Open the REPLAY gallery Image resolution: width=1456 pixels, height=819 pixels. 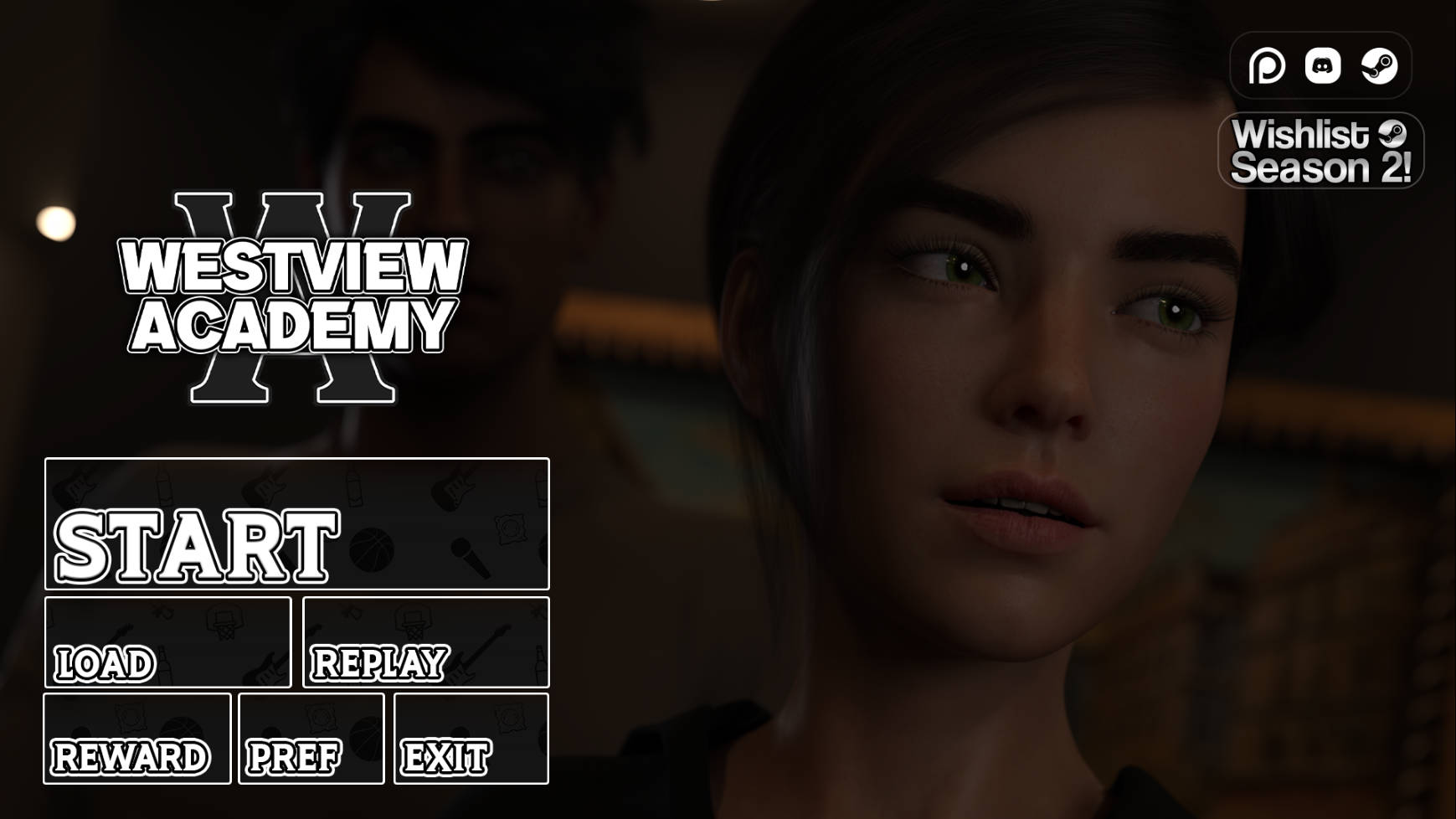click(x=426, y=643)
